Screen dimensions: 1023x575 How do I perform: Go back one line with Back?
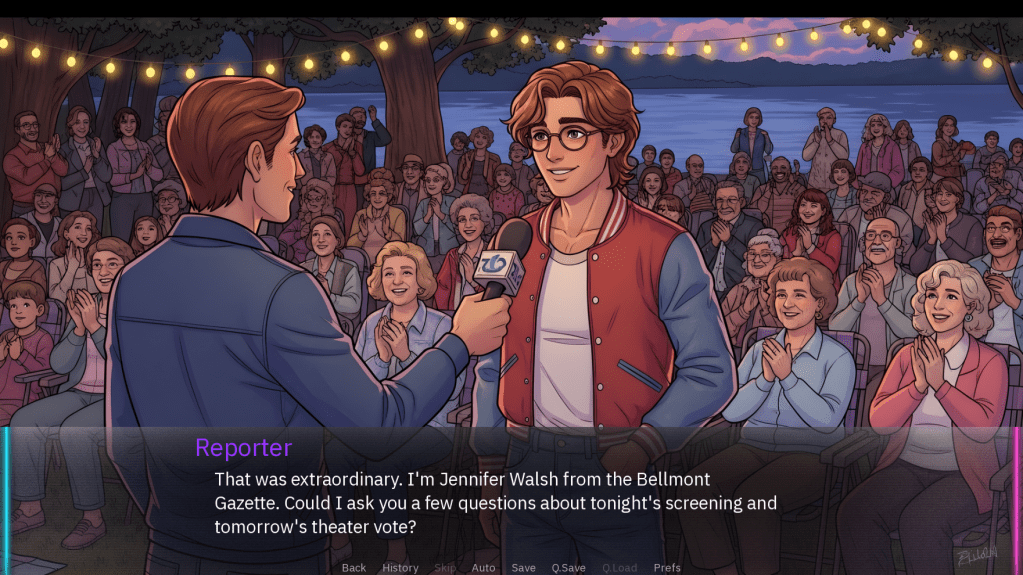[x=354, y=568]
